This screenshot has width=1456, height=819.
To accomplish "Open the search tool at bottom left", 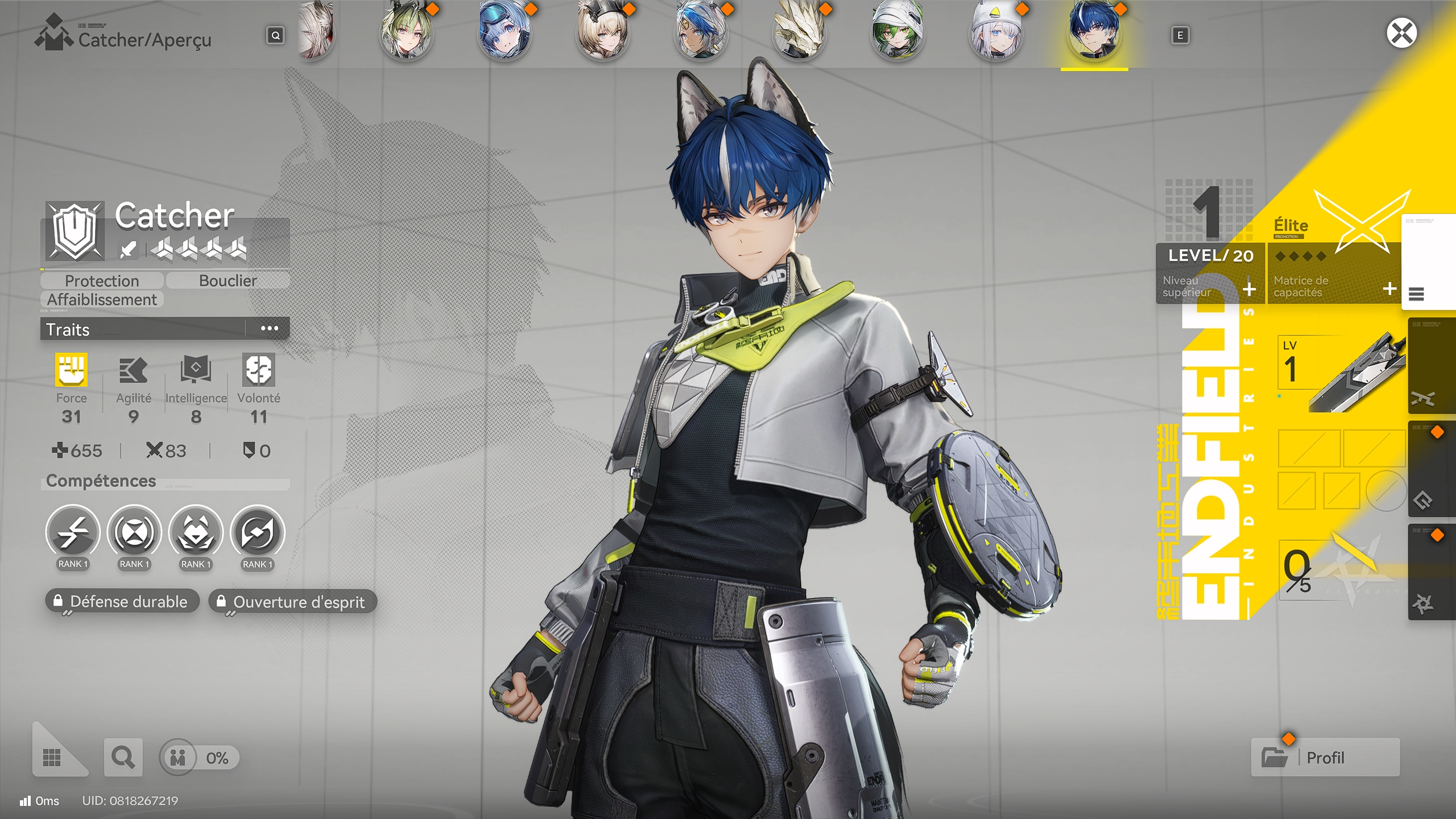I will (x=122, y=758).
